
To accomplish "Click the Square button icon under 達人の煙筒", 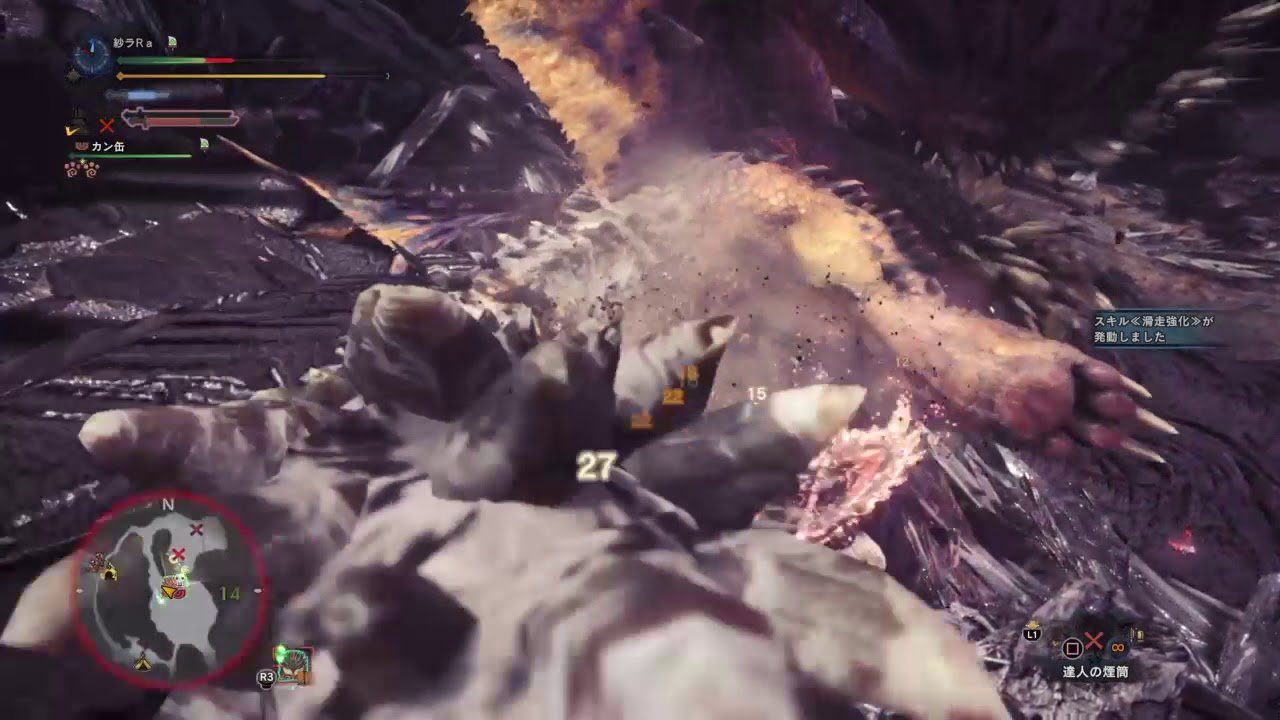I will click(x=1074, y=647).
